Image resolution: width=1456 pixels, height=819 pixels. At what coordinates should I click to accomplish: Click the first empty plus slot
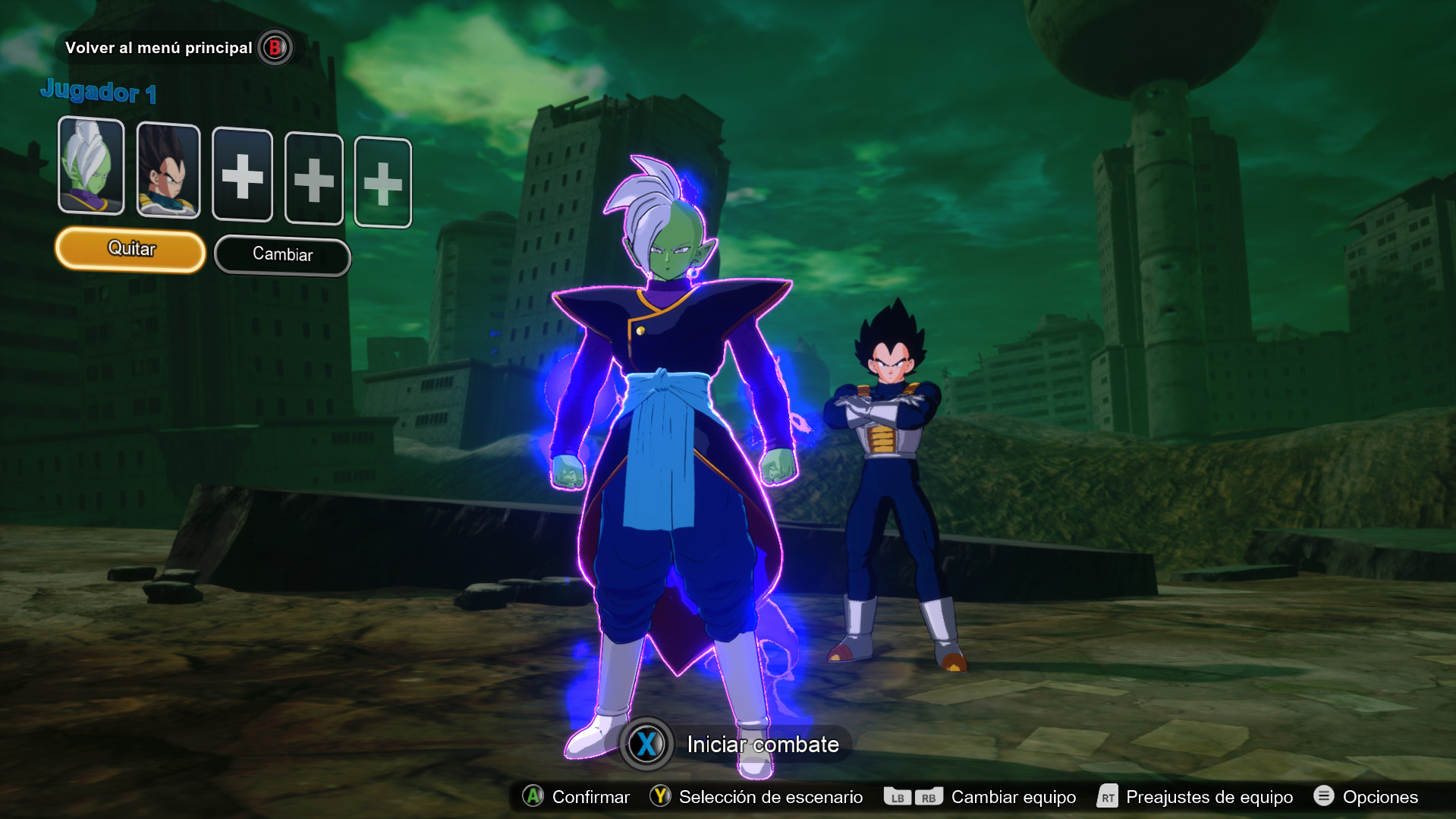pyautogui.click(x=242, y=175)
